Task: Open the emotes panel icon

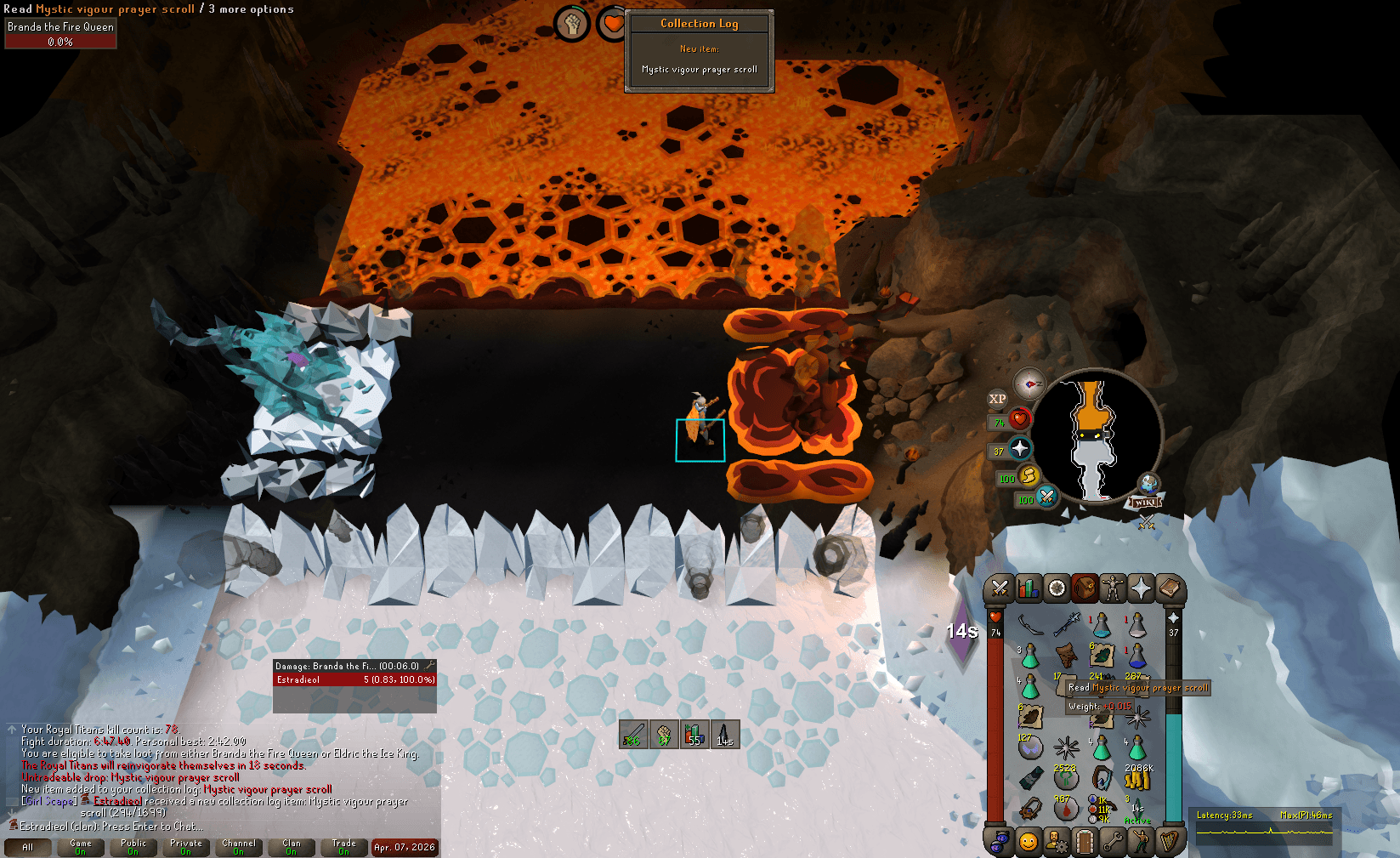Action: point(1142,842)
